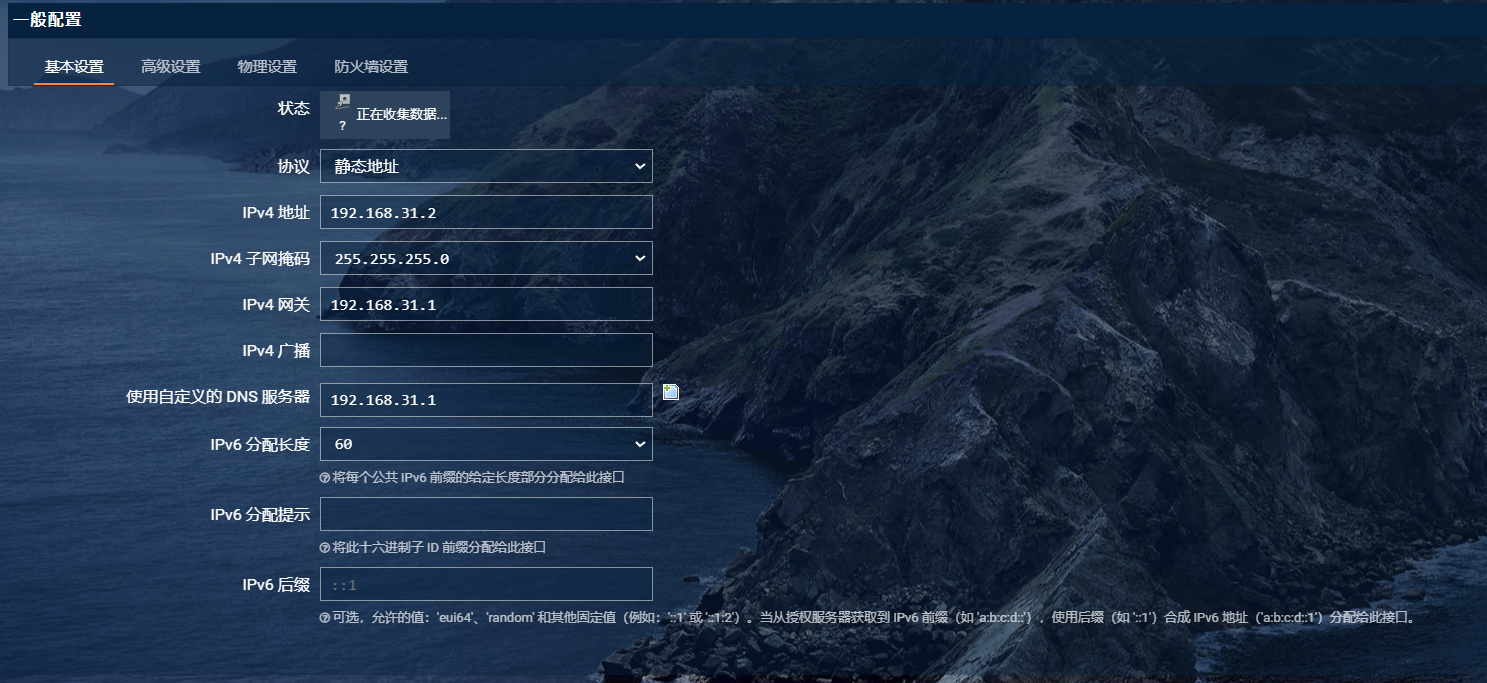This screenshot has height=683, width=1487.
Task: Focus the IPv6 后缀 input field
Action: (486, 584)
